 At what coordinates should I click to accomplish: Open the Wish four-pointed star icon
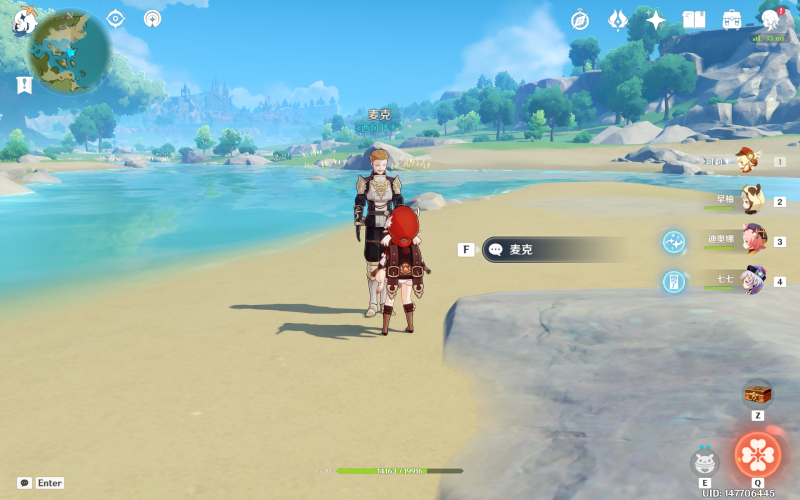(x=656, y=19)
